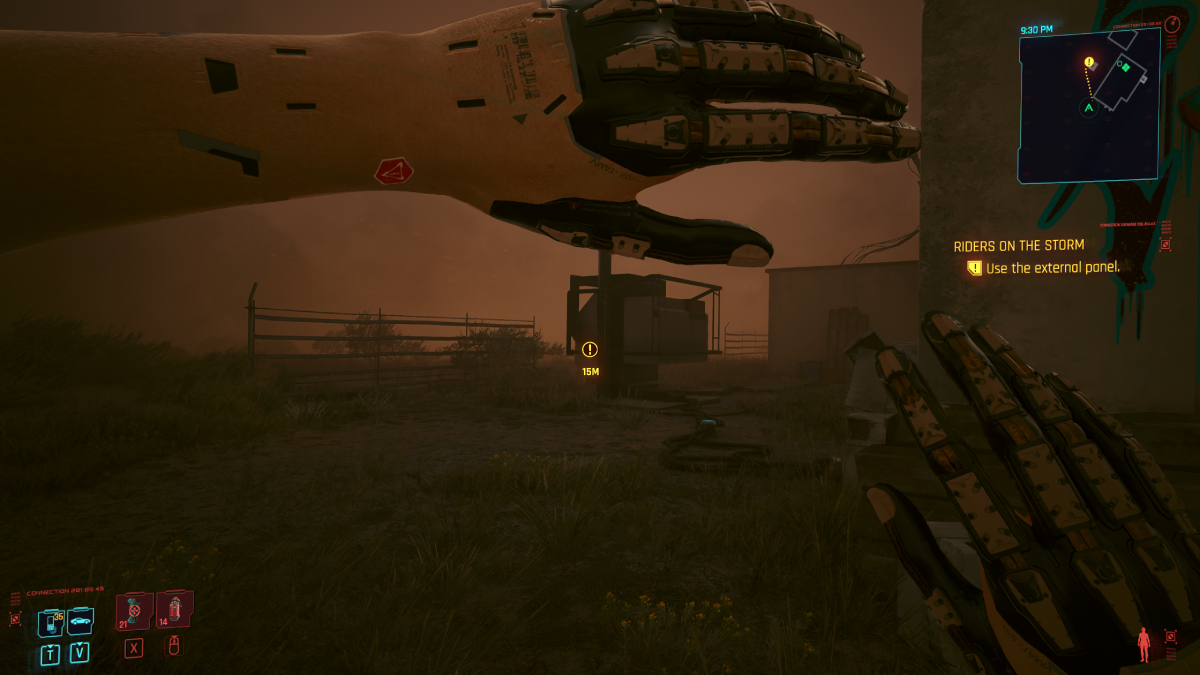Viewport: 1200px width, 675px height.
Task: Use the healing inhaler slot showing 21
Action: point(133,610)
